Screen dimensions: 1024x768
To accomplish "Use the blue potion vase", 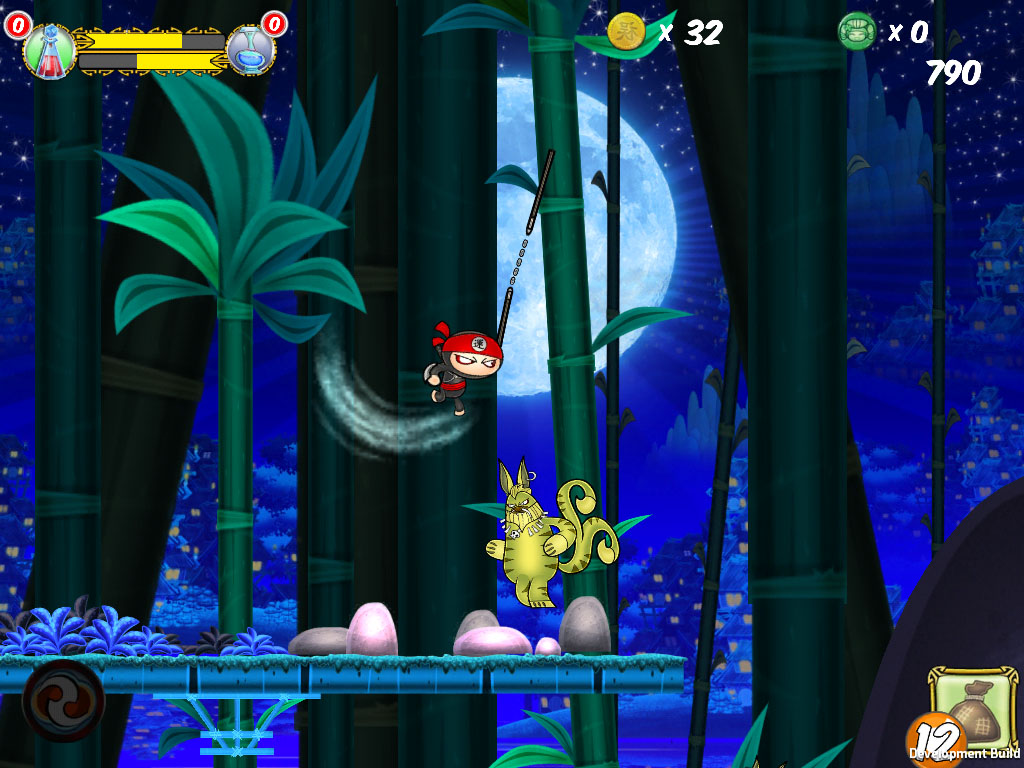I will click(250, 50).
